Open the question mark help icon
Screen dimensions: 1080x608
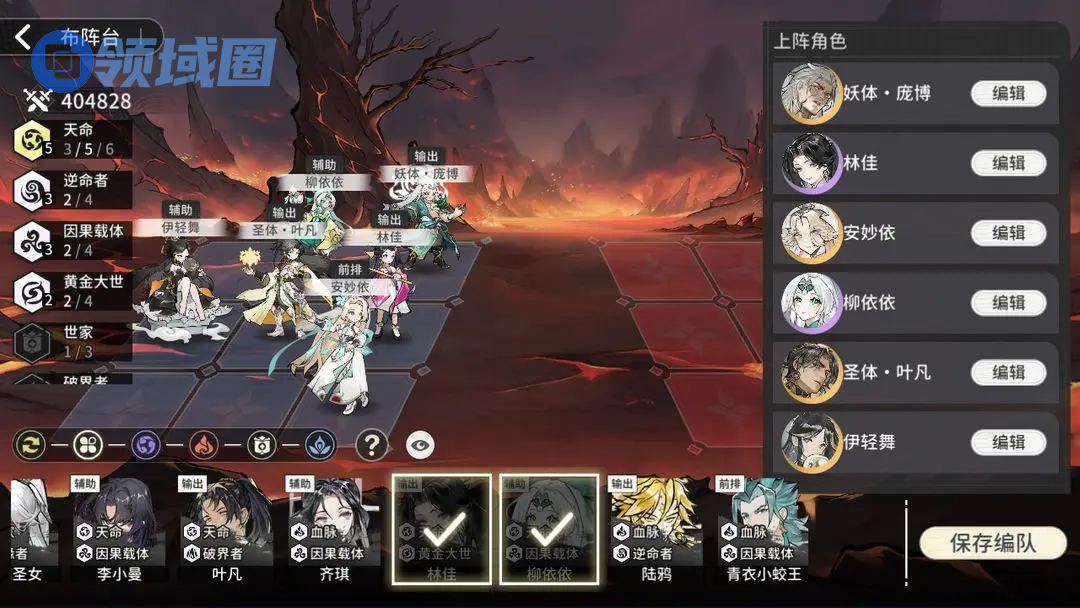372,444
